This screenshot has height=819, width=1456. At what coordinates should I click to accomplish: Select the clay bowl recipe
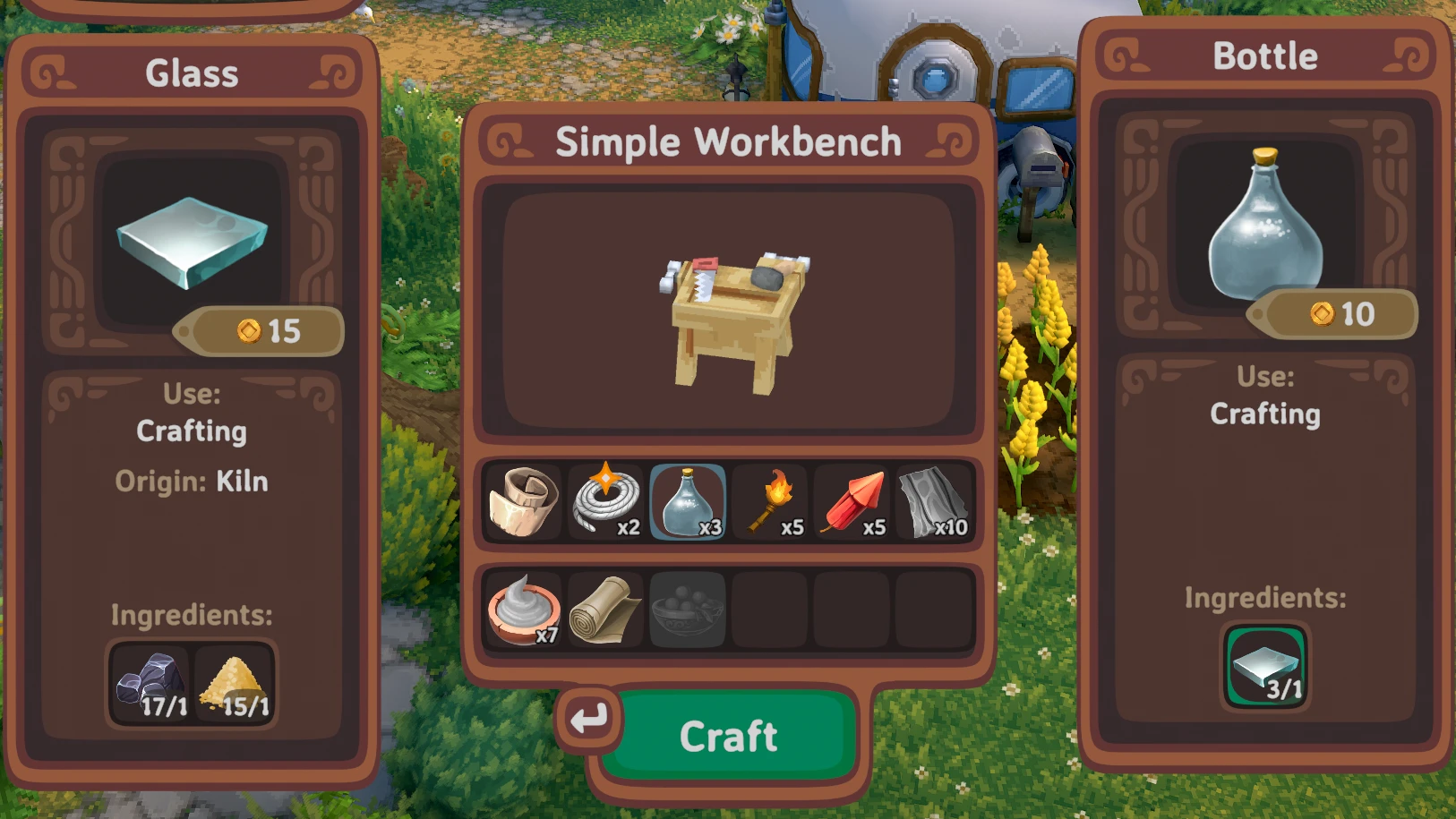(524, 610)
